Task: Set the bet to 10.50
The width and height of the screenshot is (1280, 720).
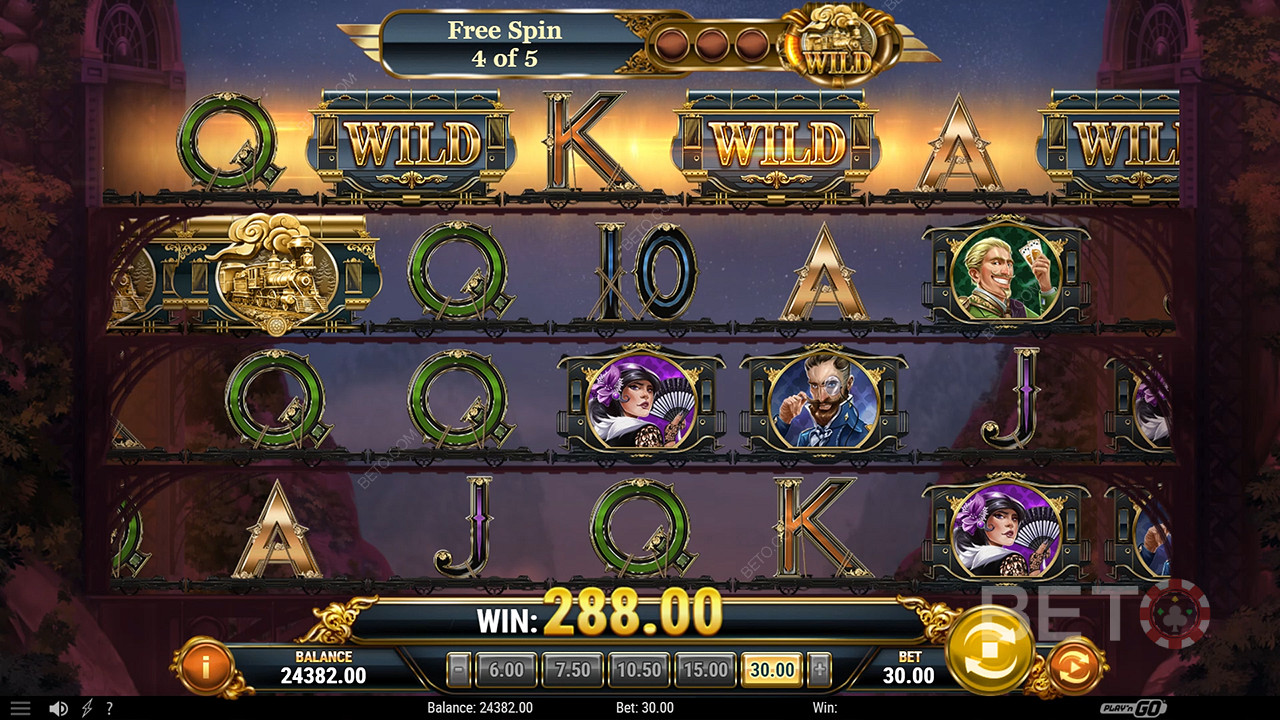Action: click(x=639, y=670)
